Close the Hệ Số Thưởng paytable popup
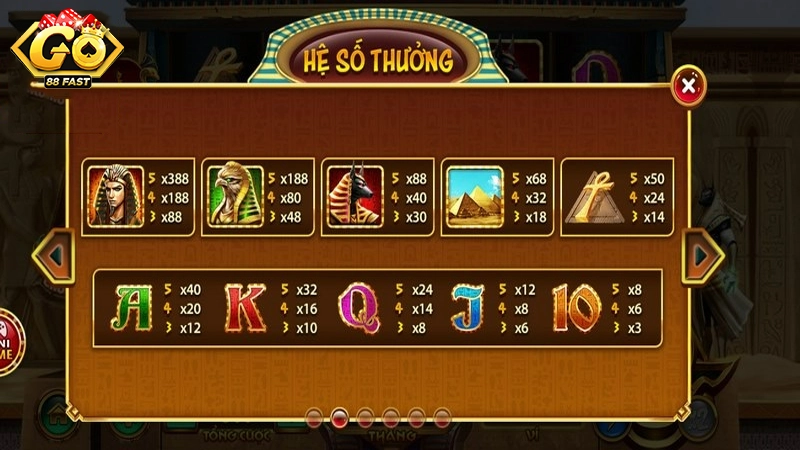Screen dimensions: 800x450 click(687, 87)
